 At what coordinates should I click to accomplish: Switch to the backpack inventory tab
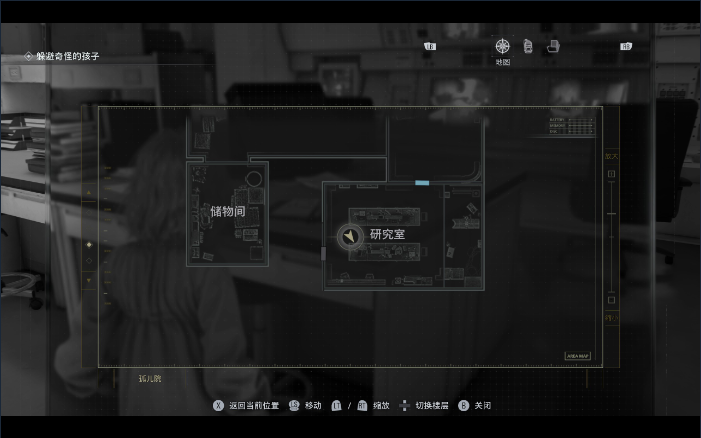(527, 47)
